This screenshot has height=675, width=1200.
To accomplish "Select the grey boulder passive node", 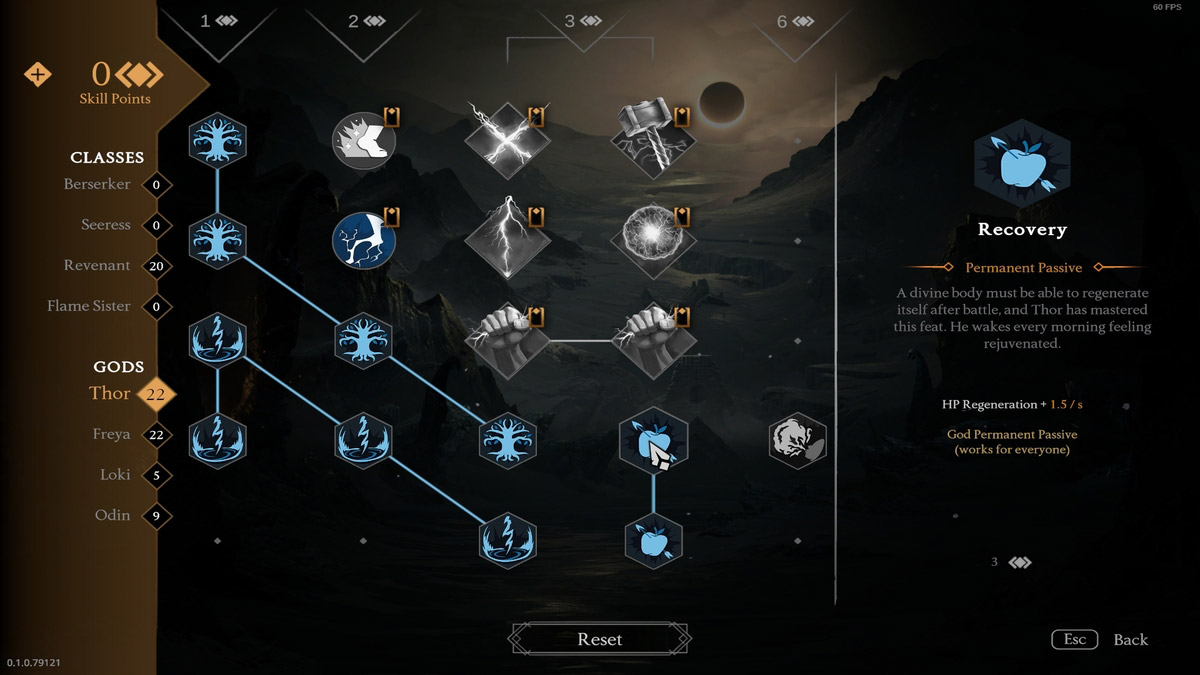I will click(x=797, y=441).
